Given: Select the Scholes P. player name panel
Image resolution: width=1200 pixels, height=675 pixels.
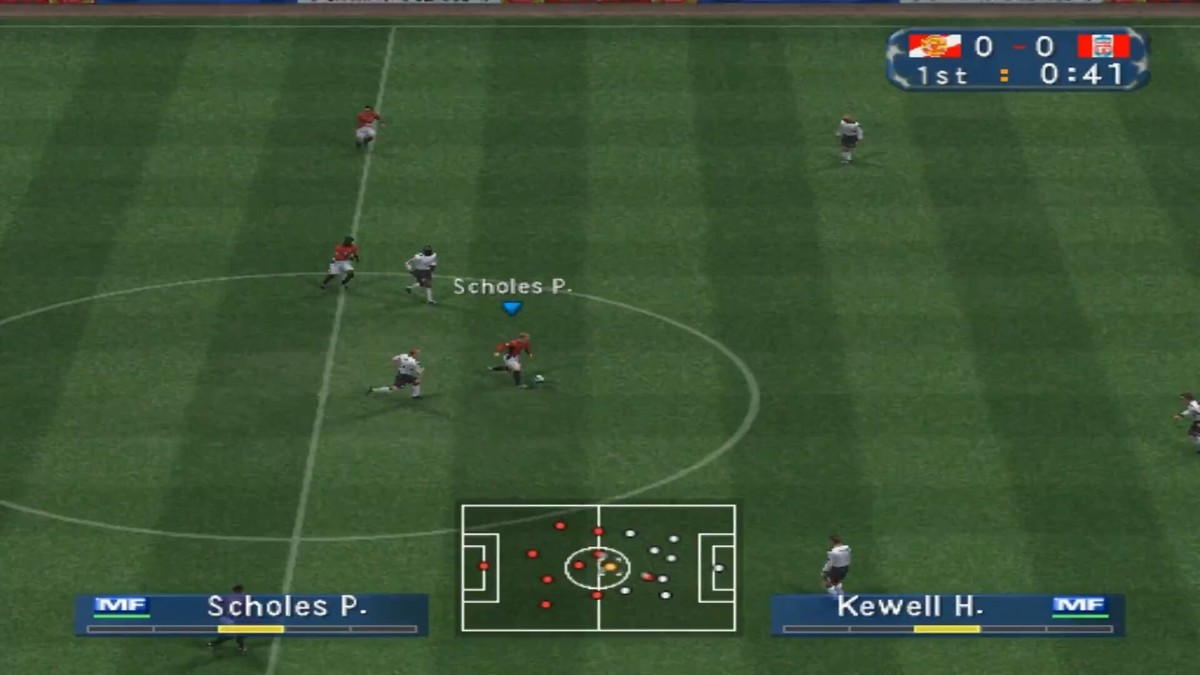Looking at the screenshot, I should tap(252, 614).
